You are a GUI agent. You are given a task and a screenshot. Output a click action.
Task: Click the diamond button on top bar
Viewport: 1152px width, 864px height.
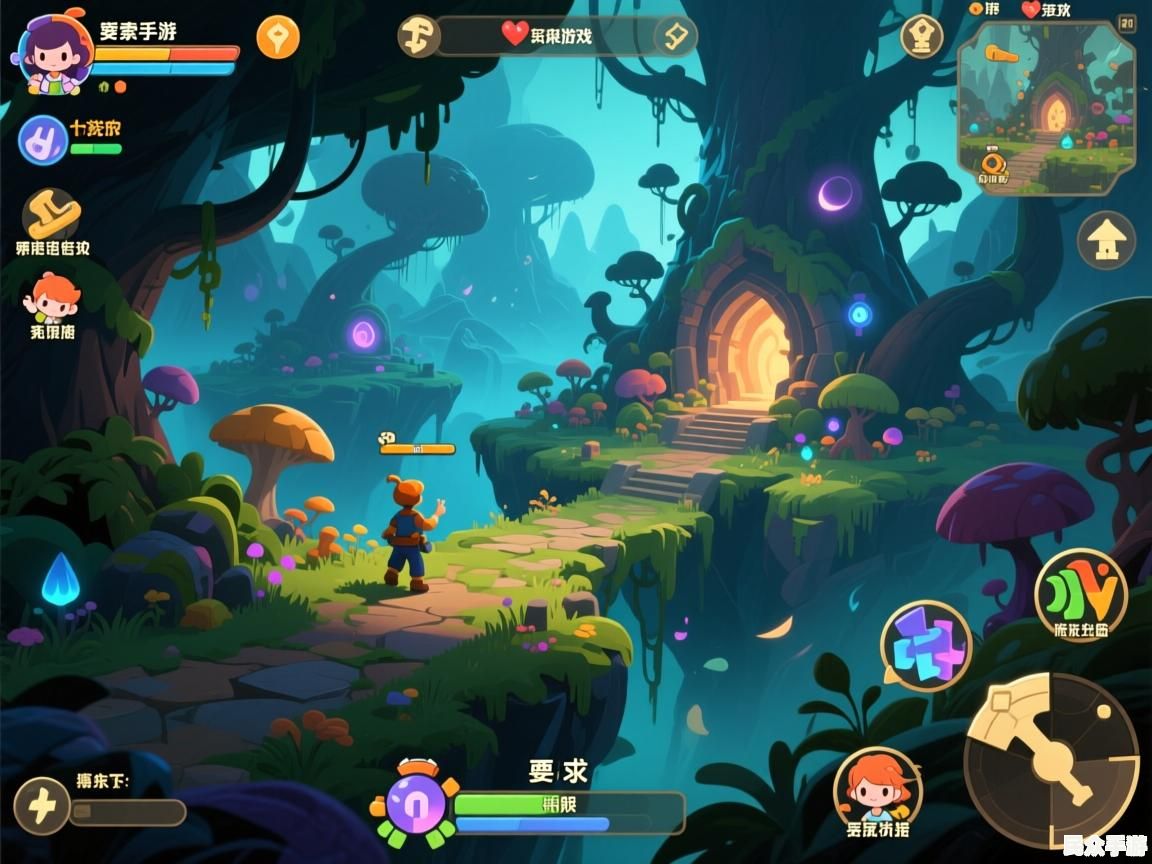point(675,36)
